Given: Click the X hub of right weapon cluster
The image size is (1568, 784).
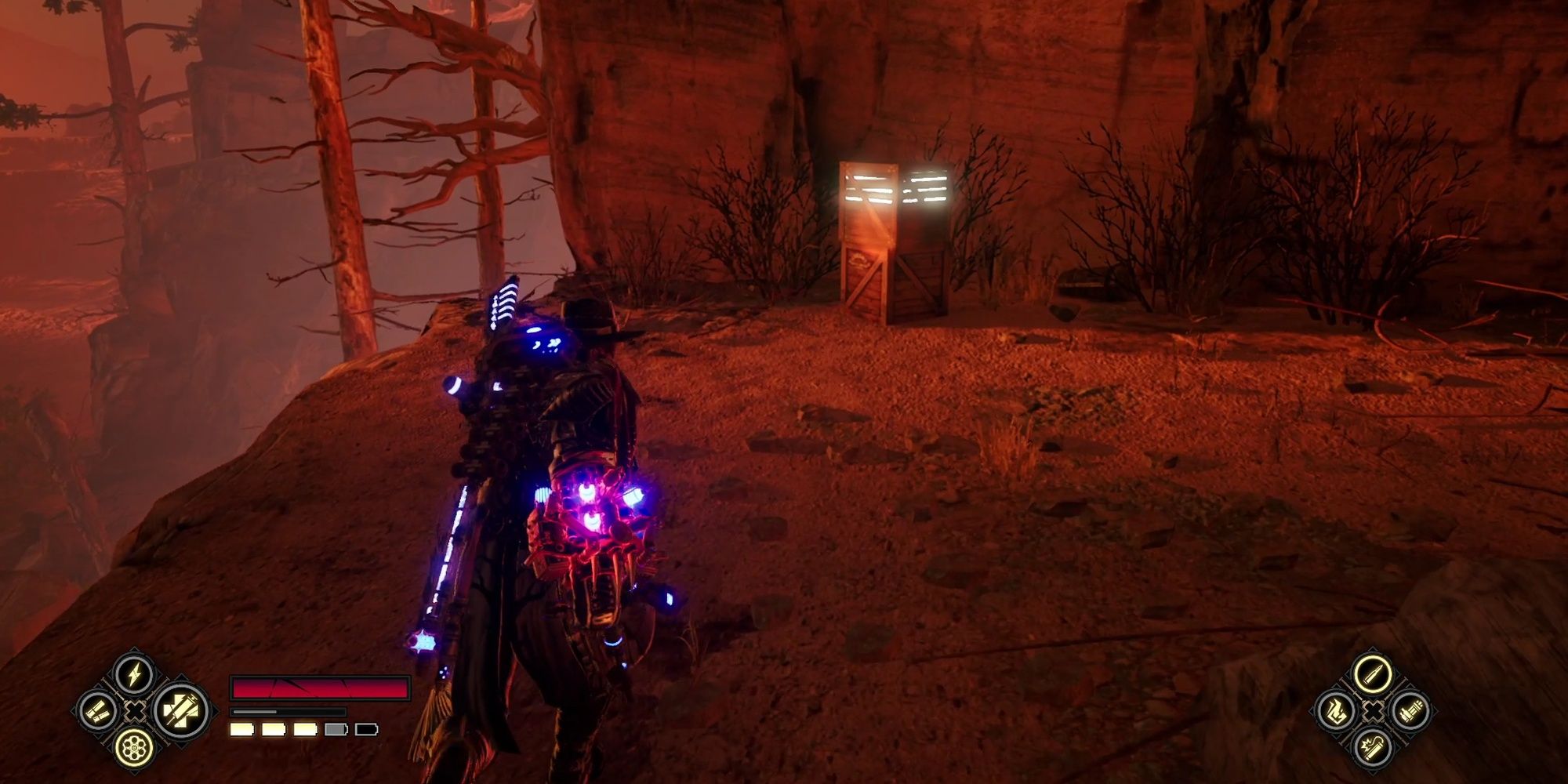Looking at the screenshot, I should click(1374, 711).
